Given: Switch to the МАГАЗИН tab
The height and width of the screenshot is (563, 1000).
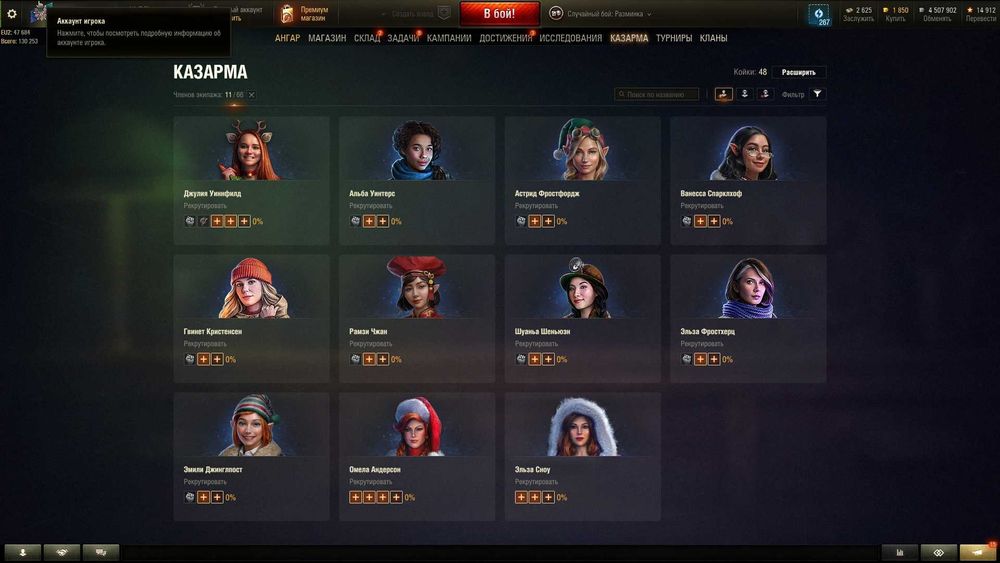Looking at the screenshot, I should pyautogui.click(x=327, y=38).
